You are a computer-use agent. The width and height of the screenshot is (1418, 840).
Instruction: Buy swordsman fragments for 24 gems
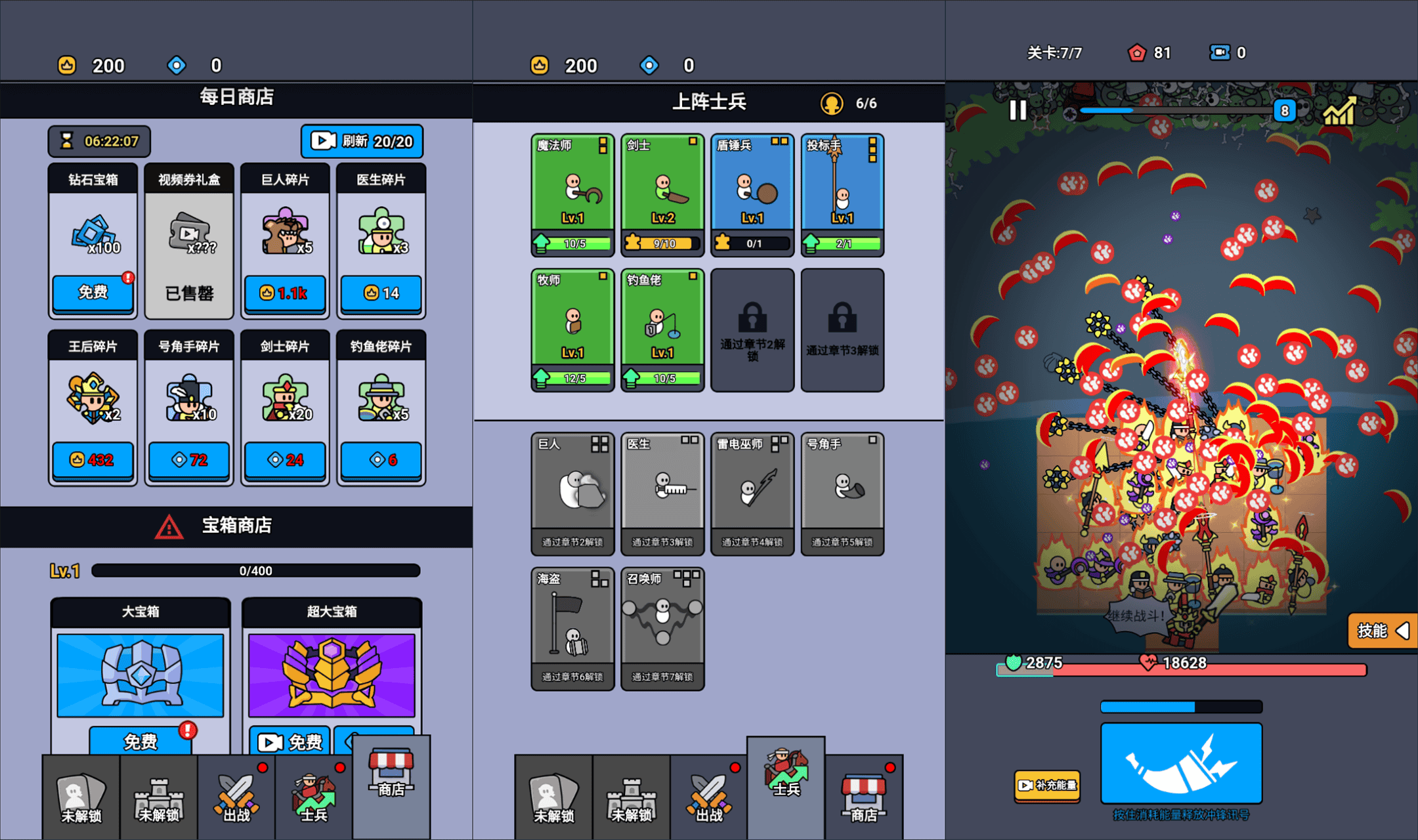point(284,460)
